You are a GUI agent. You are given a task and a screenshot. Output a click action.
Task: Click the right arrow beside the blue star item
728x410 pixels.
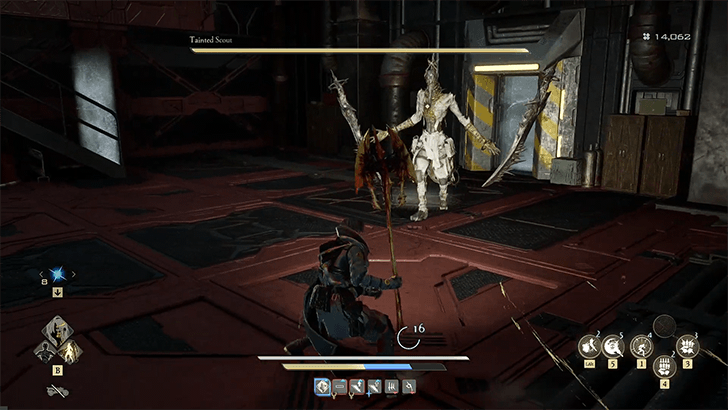click(76, 273)
